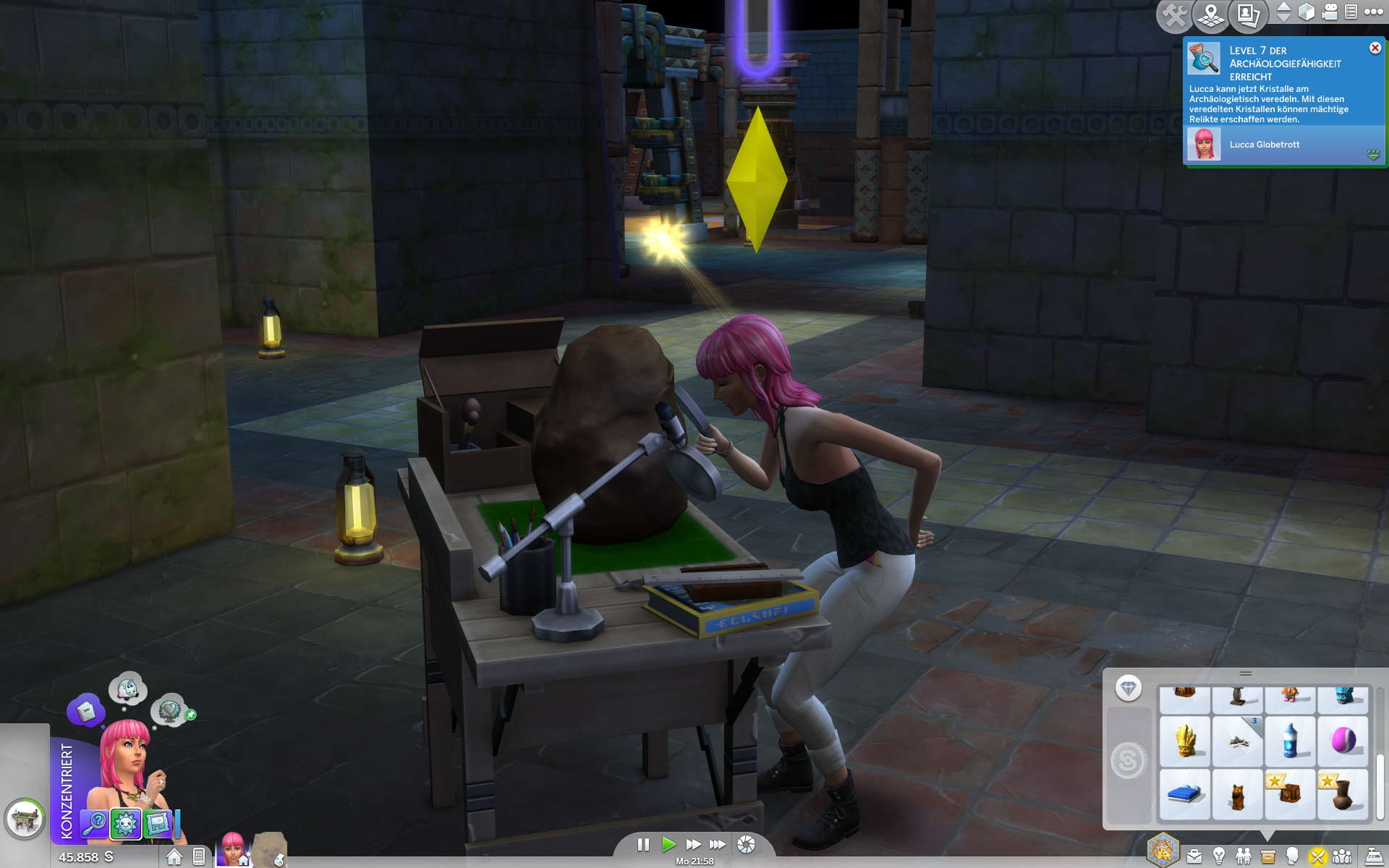Viewport: 1389px width, 868px height.
Task: Open the map view button
Action: 1211,14
